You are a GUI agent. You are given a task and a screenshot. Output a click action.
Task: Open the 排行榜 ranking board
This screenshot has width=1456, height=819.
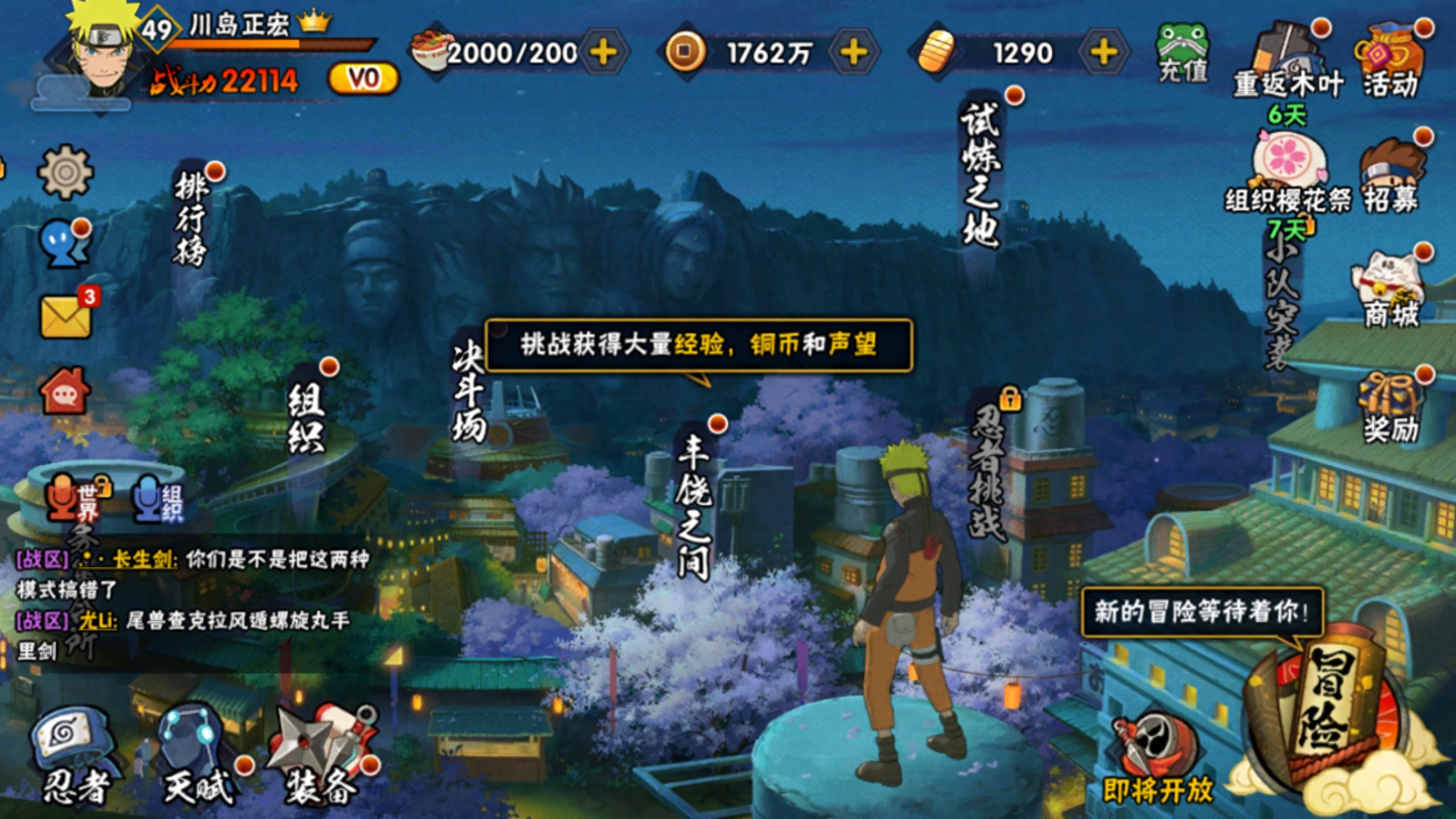191,218
